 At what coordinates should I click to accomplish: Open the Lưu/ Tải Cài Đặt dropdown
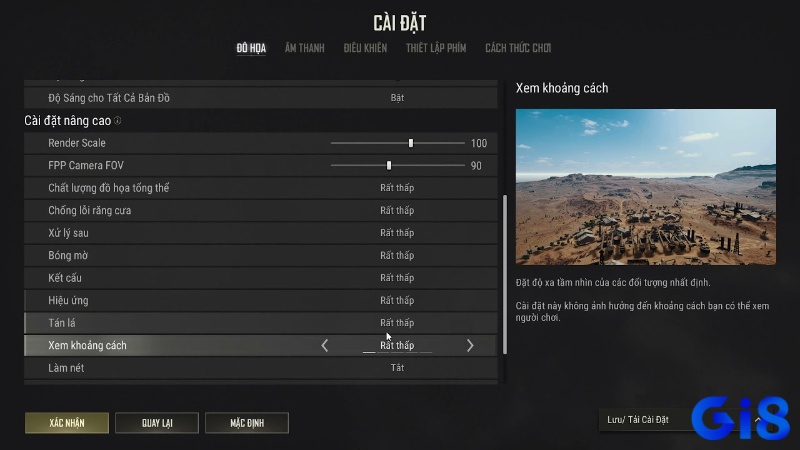[680, 420]
